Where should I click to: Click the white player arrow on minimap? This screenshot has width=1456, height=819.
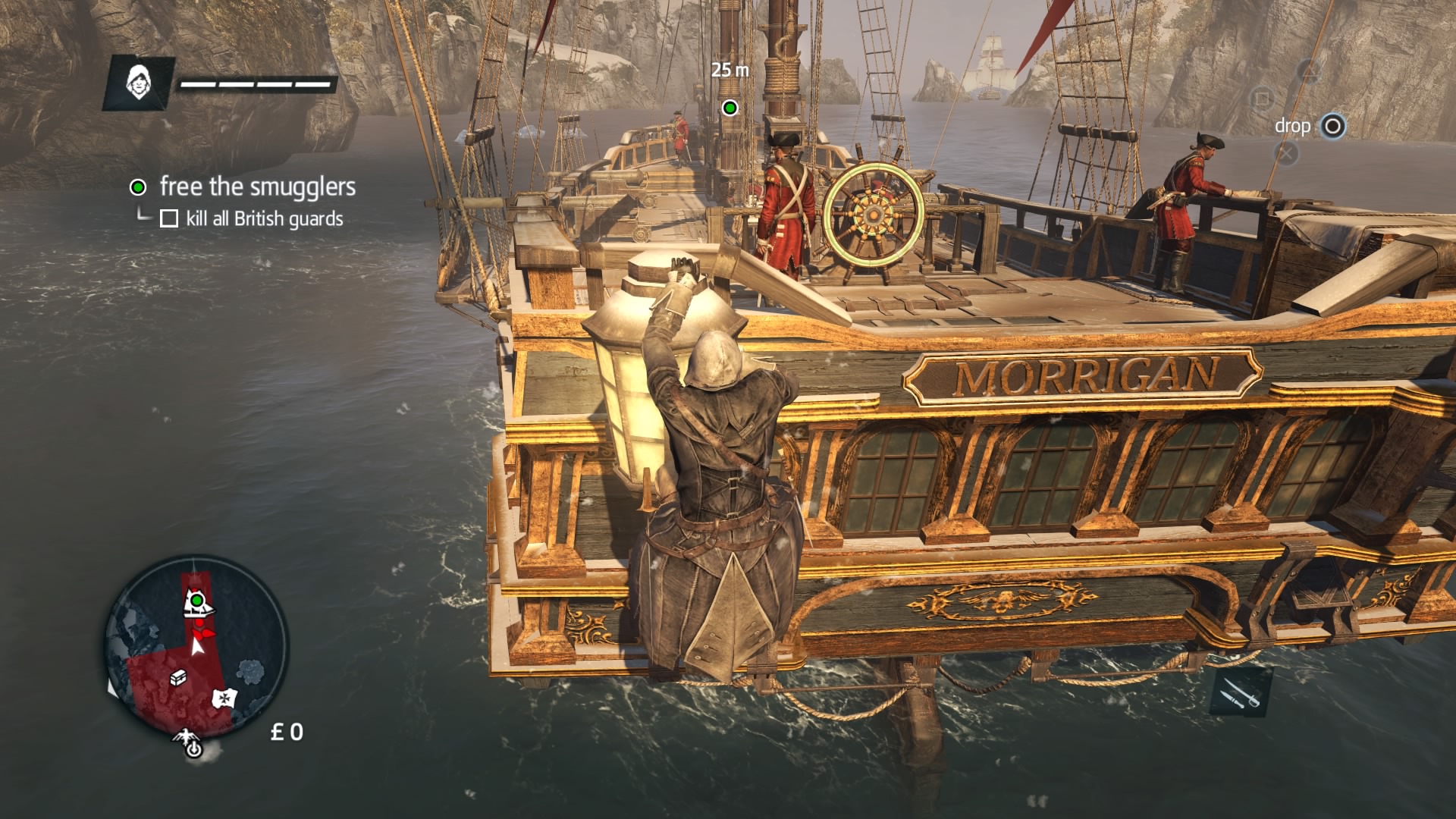tap(198, 646)
